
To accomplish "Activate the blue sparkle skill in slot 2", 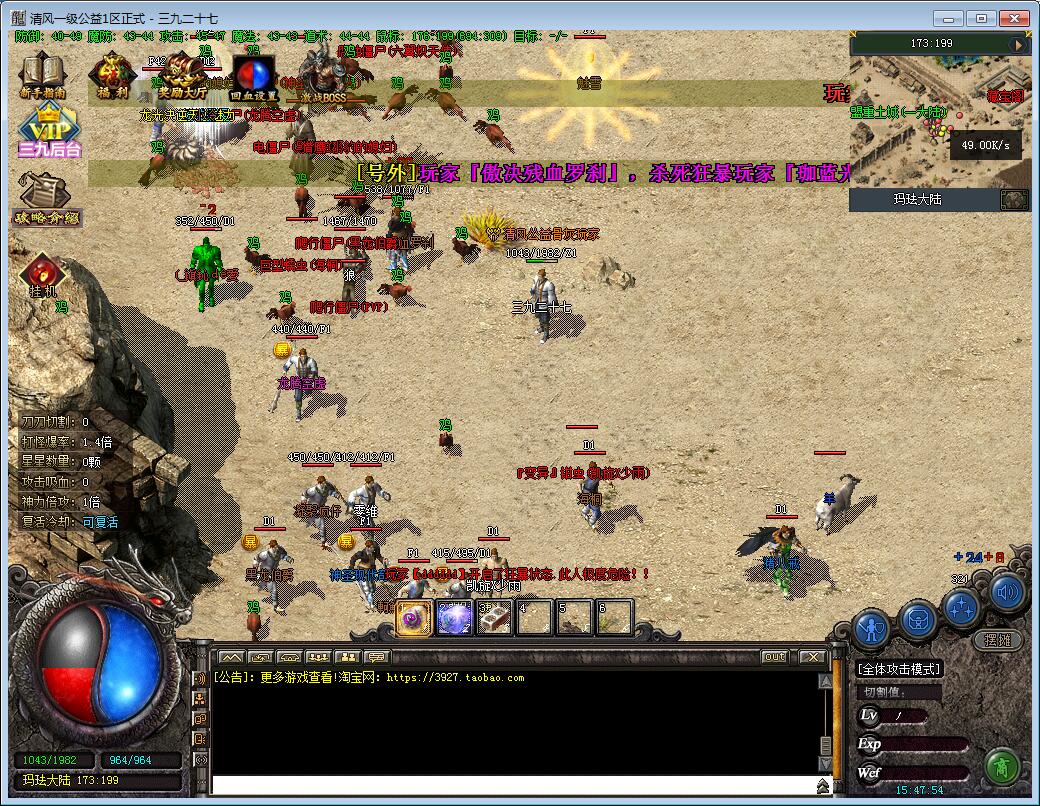I will (x=454, y=618).
